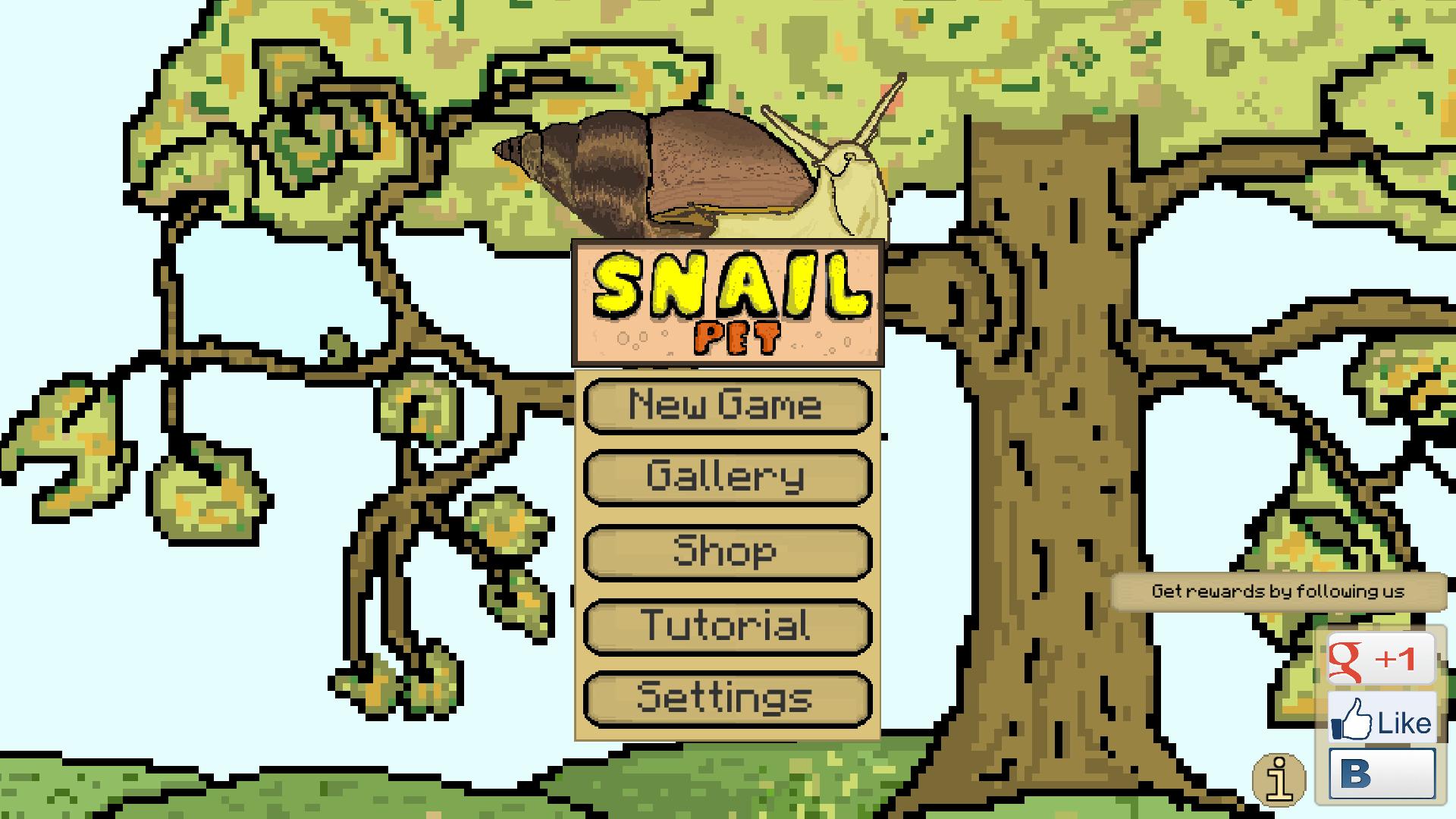
Task: Enter the Shop
Action: tap(726, 552)
